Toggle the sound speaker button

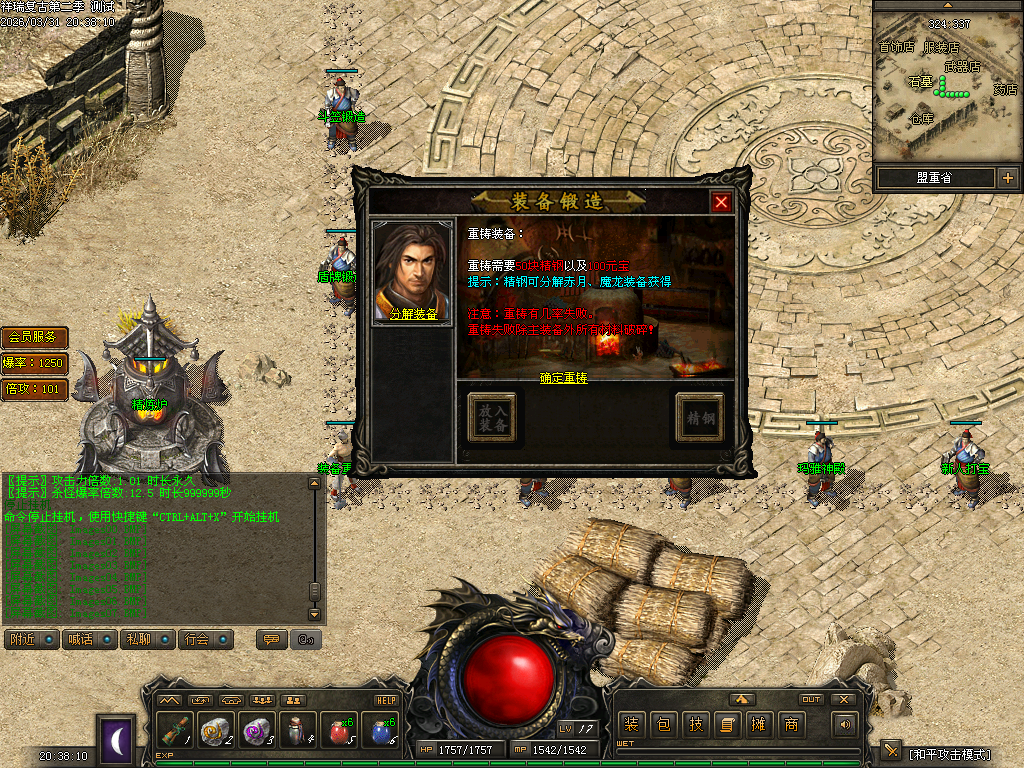click(846, 724)
